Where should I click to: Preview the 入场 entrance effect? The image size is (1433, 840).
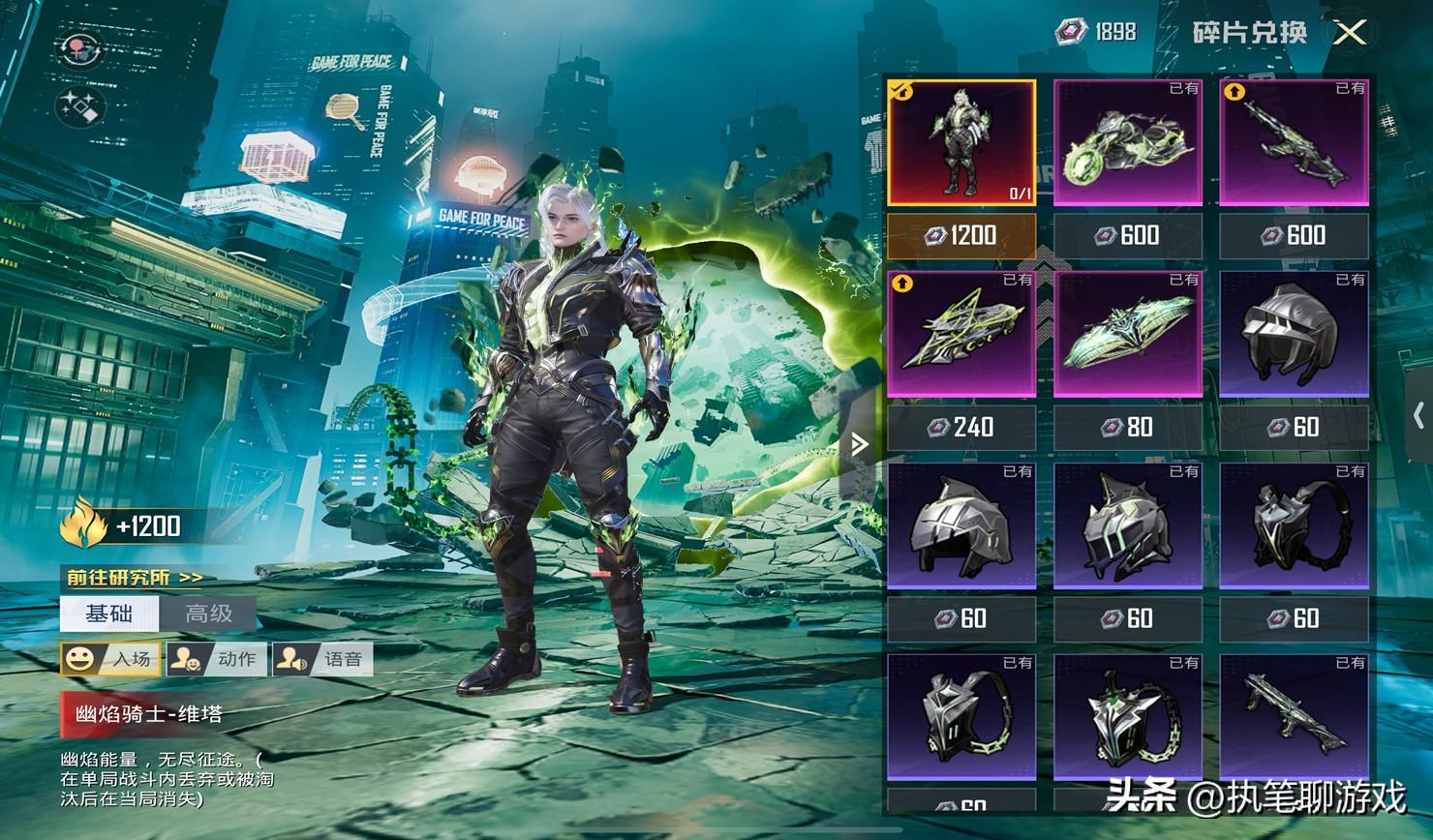click(x=110, y=659)
